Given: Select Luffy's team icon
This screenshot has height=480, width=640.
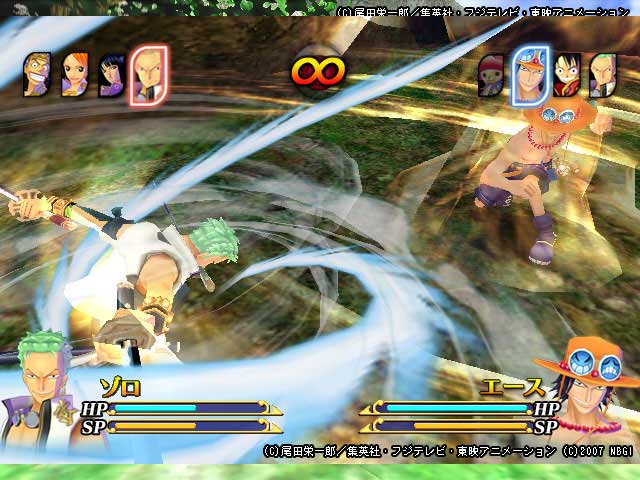Looking at the screenshot, I should (x=567, y=73).
